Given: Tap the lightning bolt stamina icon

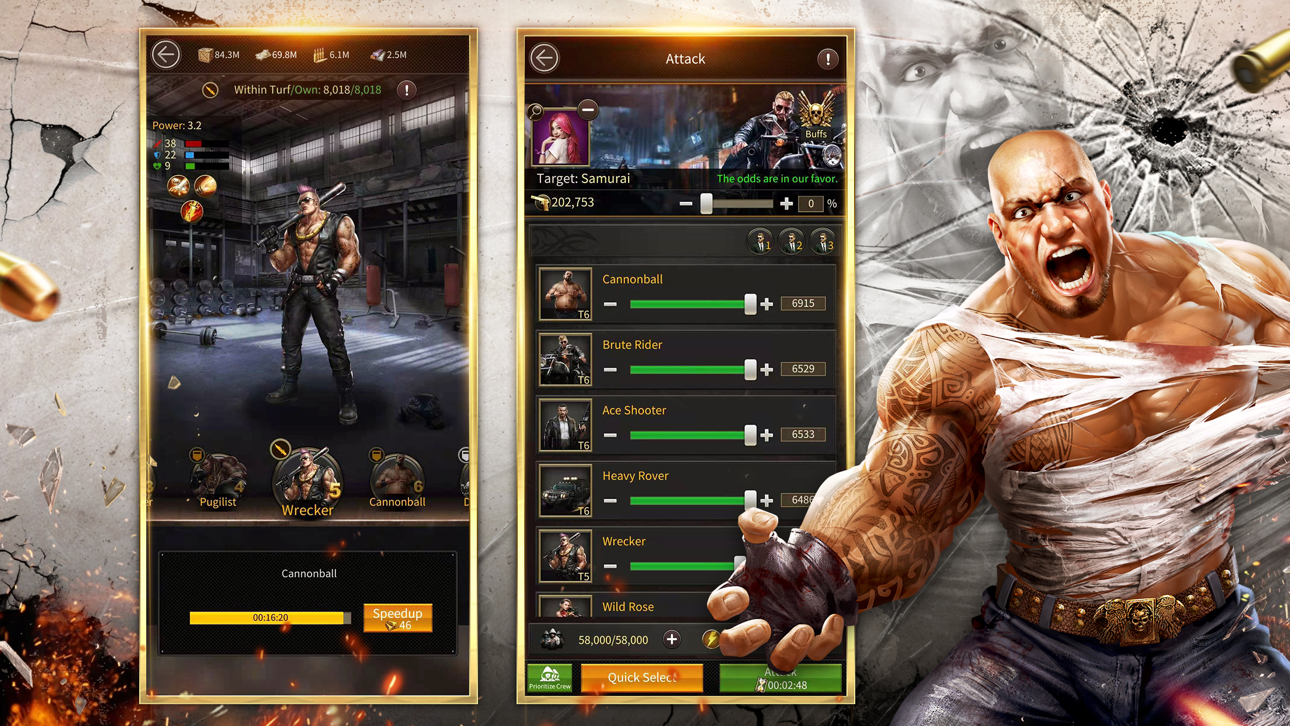Looking at the screenshot, I should [x=712, y=639].
